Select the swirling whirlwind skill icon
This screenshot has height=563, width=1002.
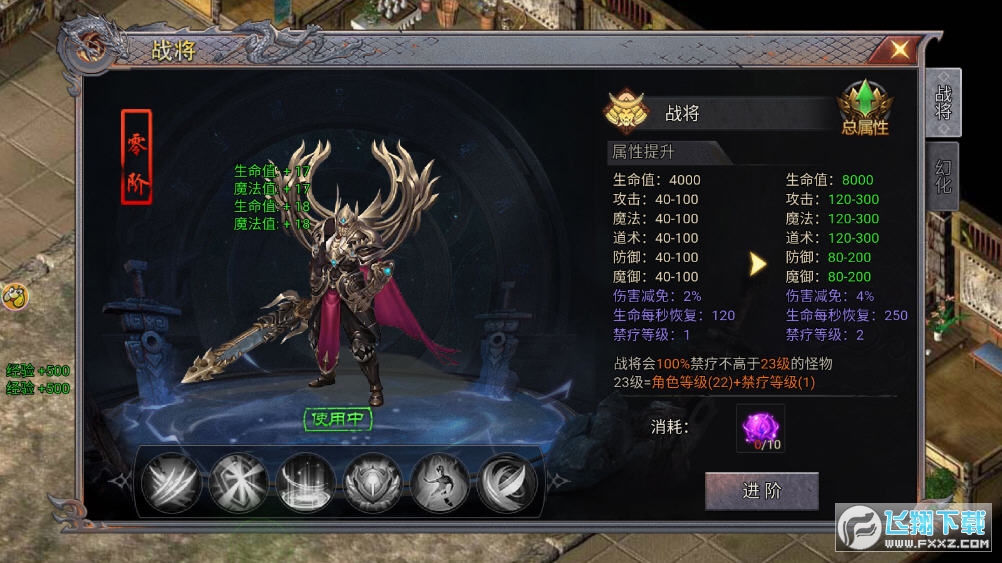(x=507, y=483)
